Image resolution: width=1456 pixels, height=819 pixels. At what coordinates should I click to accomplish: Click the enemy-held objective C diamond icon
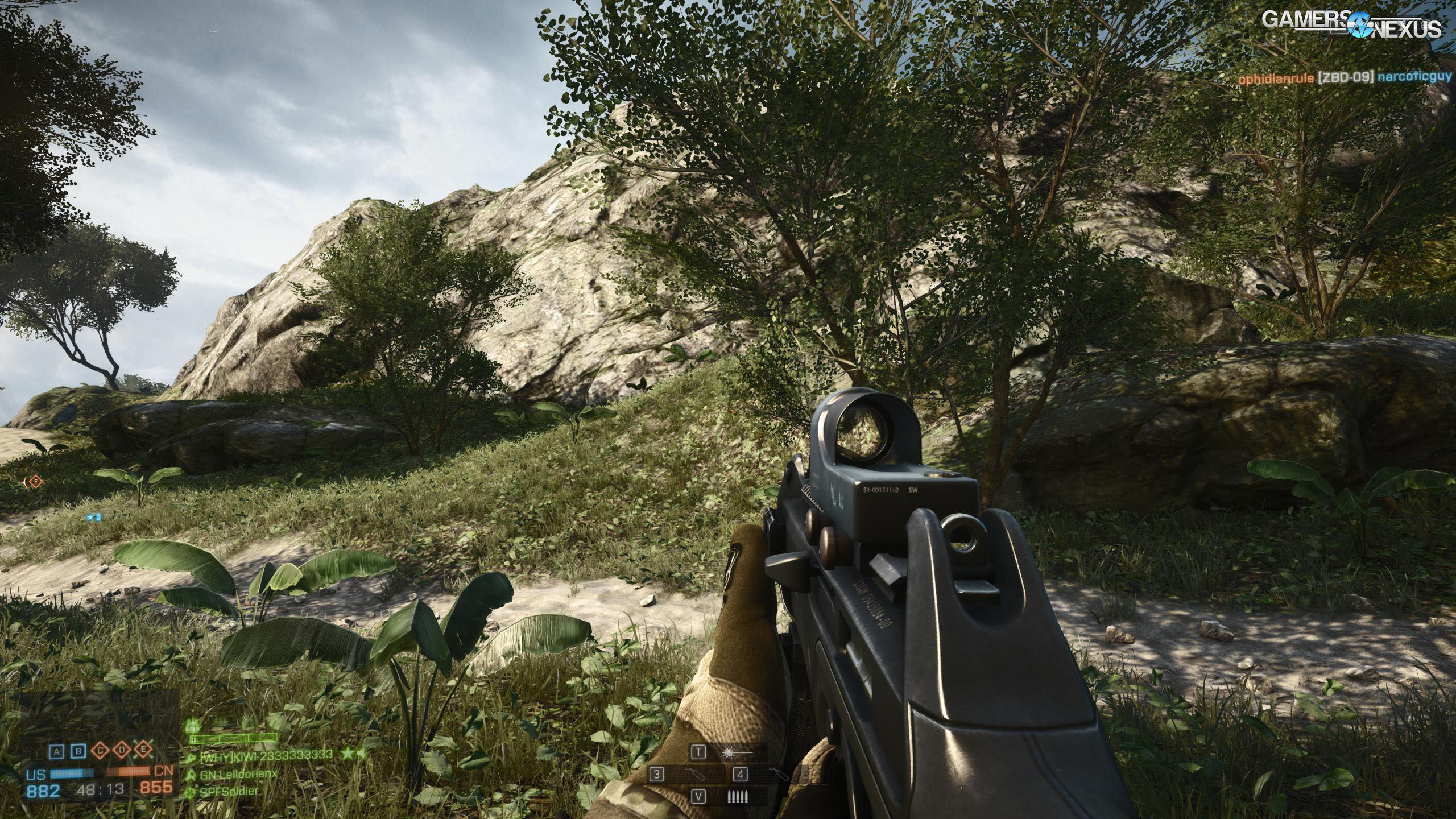100,750
